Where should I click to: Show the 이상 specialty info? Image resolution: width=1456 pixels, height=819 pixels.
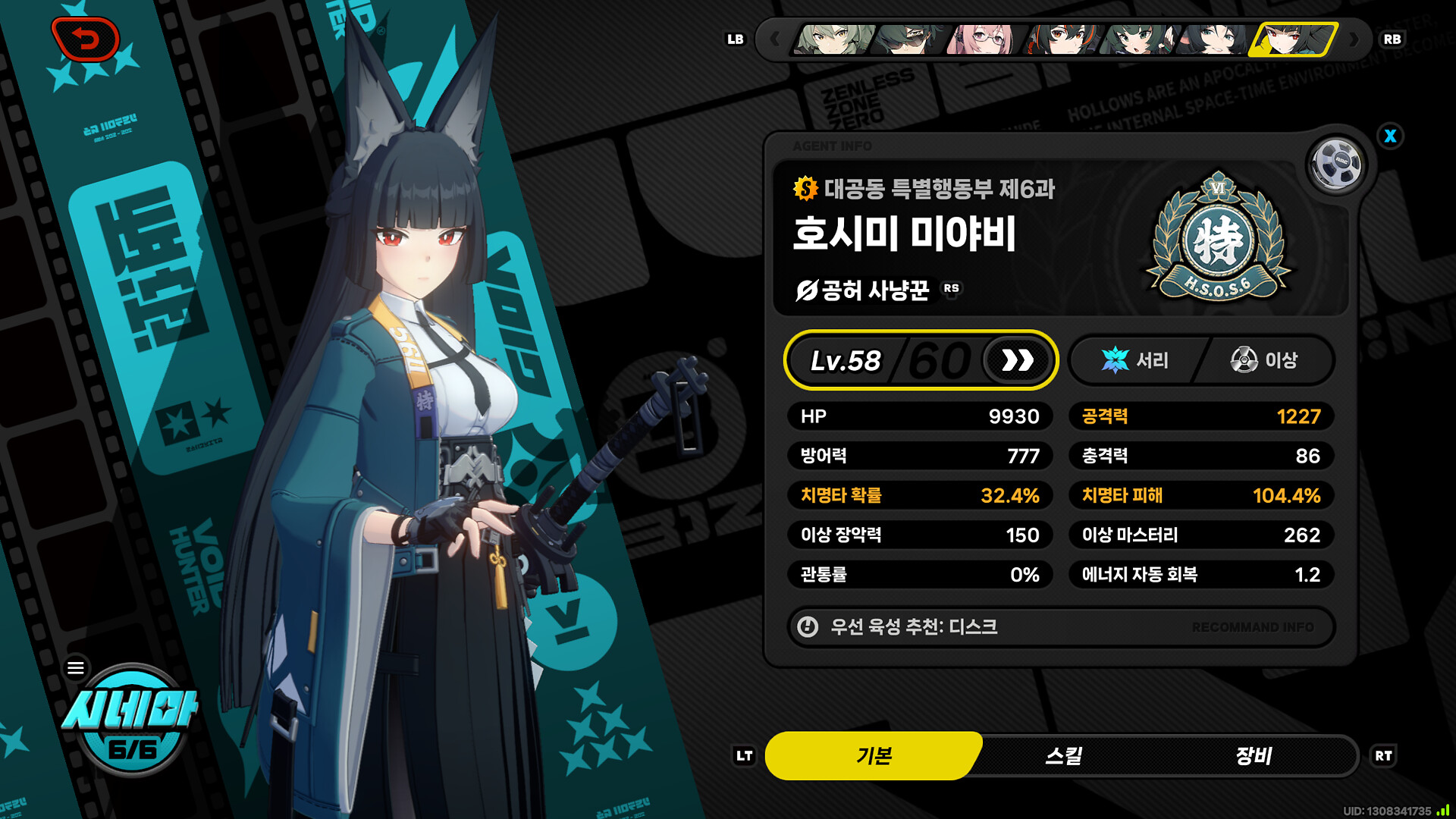point(1264,360)
